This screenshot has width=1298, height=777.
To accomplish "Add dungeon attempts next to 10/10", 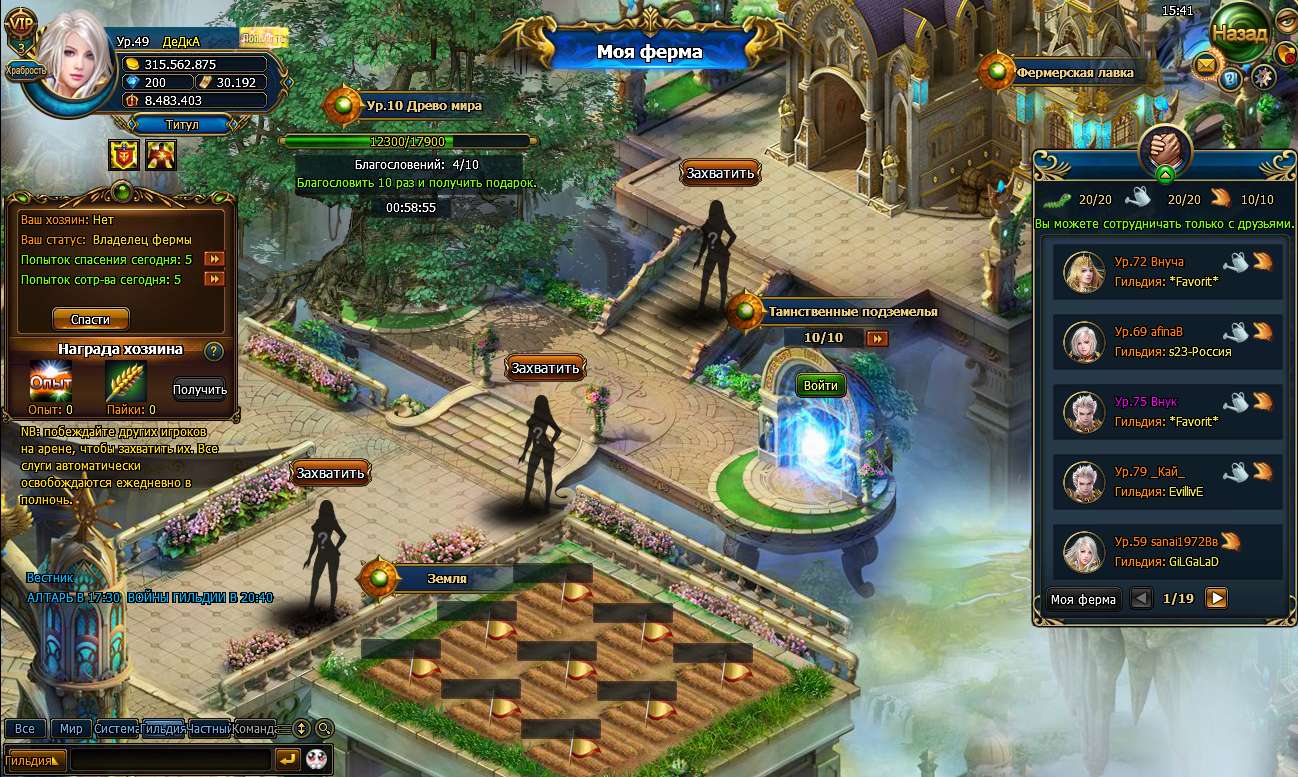I will (877, 338).
